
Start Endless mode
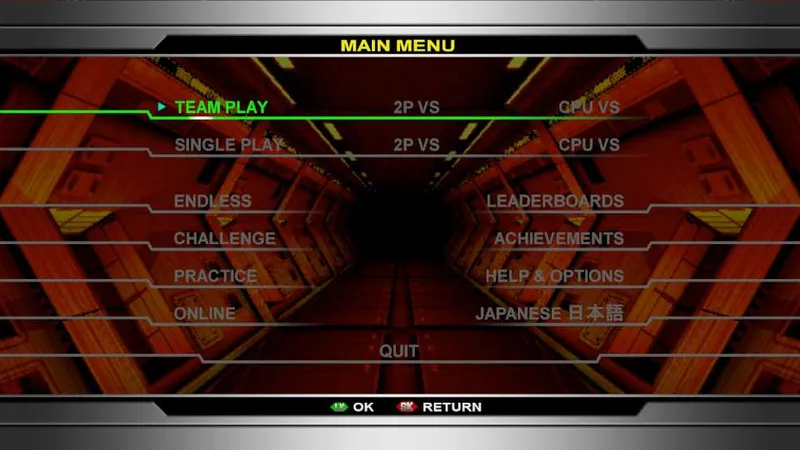[x=212, y=201]
